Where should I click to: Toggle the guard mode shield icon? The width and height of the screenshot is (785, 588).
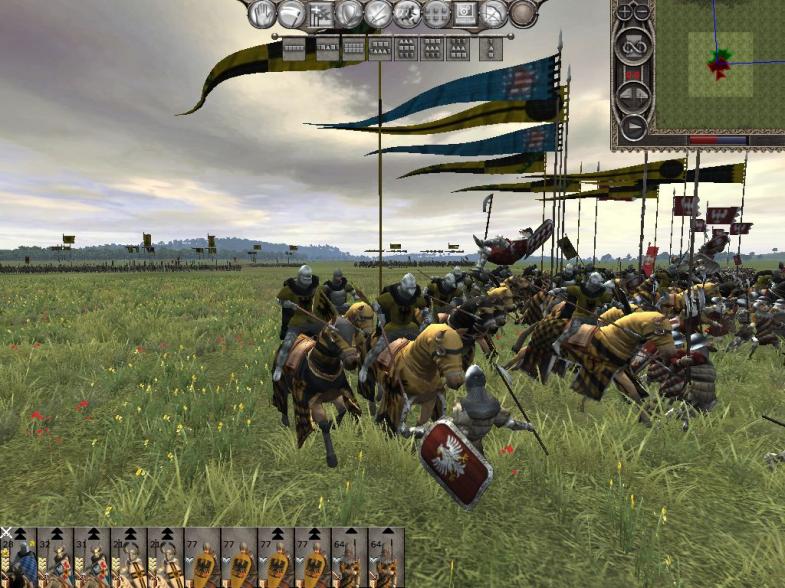click(349, 13)
